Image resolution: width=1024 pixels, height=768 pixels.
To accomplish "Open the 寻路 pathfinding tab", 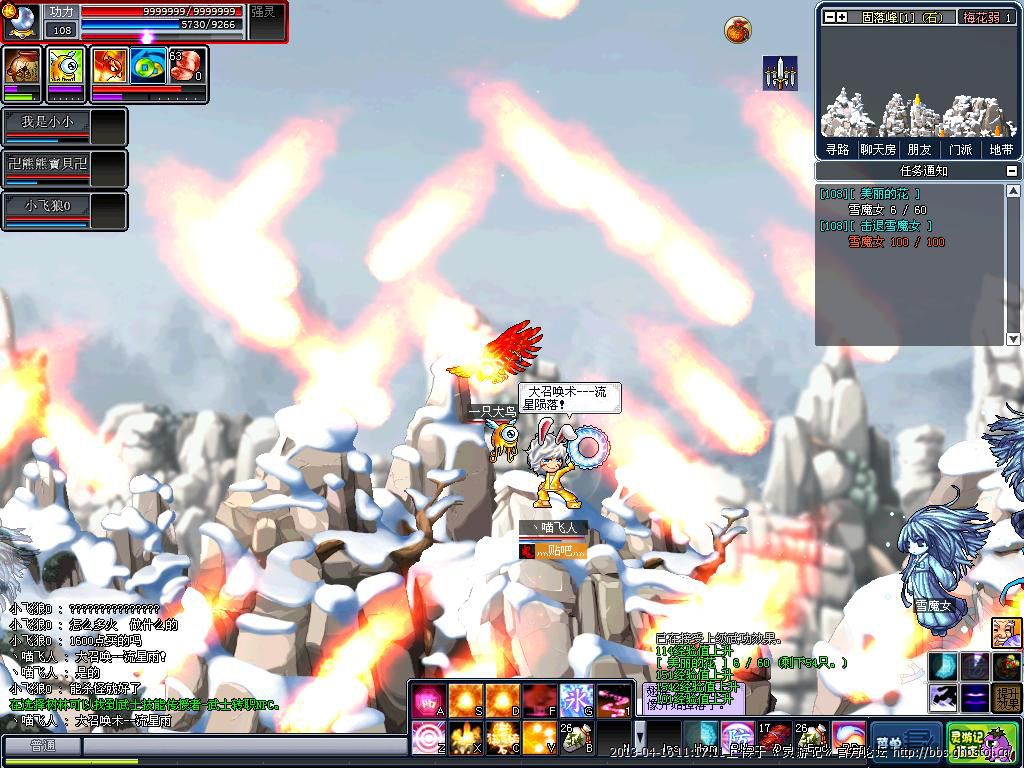I will [x=837, y=149].
